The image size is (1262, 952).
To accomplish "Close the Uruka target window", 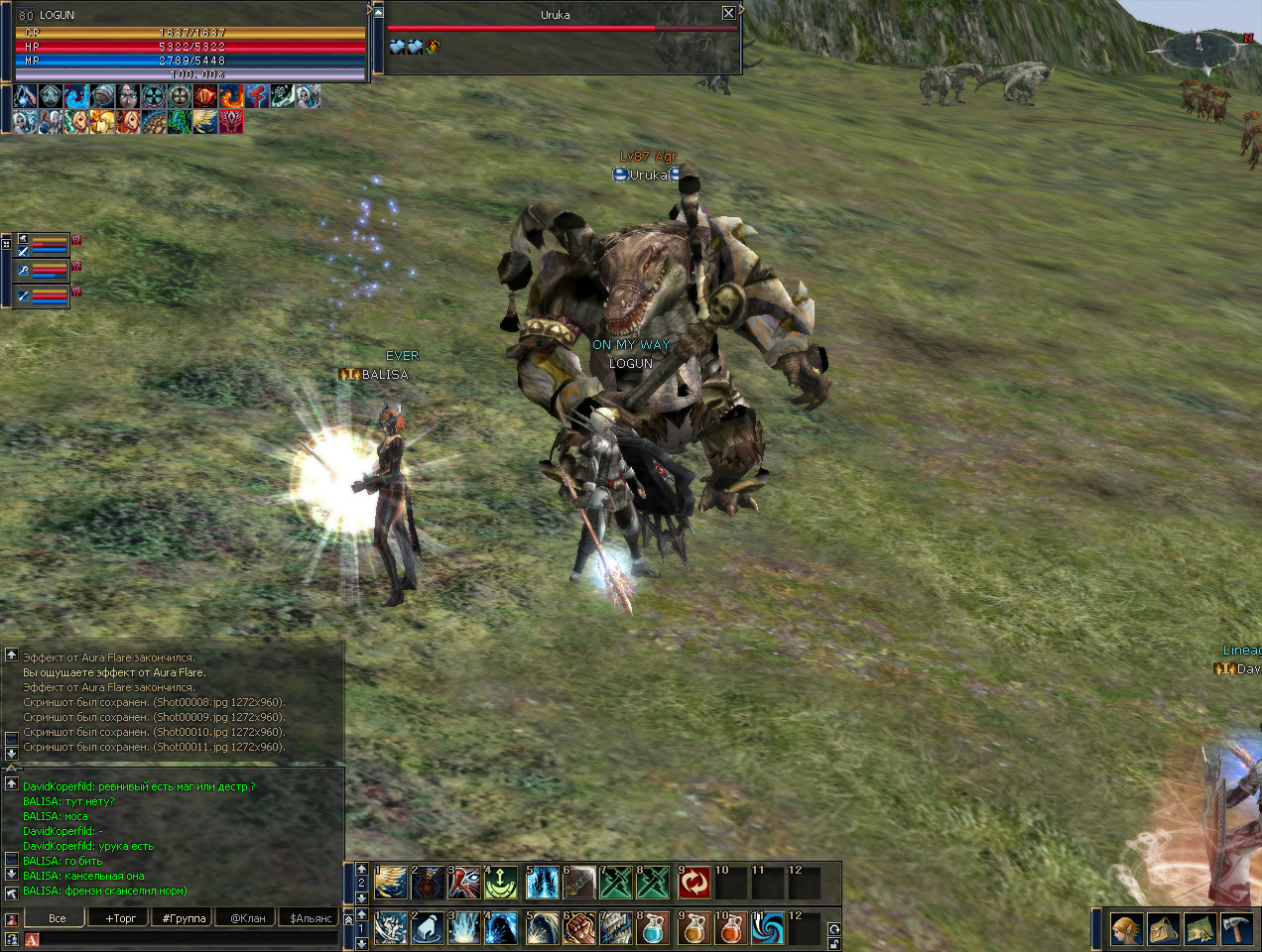I will pos(729,13).
